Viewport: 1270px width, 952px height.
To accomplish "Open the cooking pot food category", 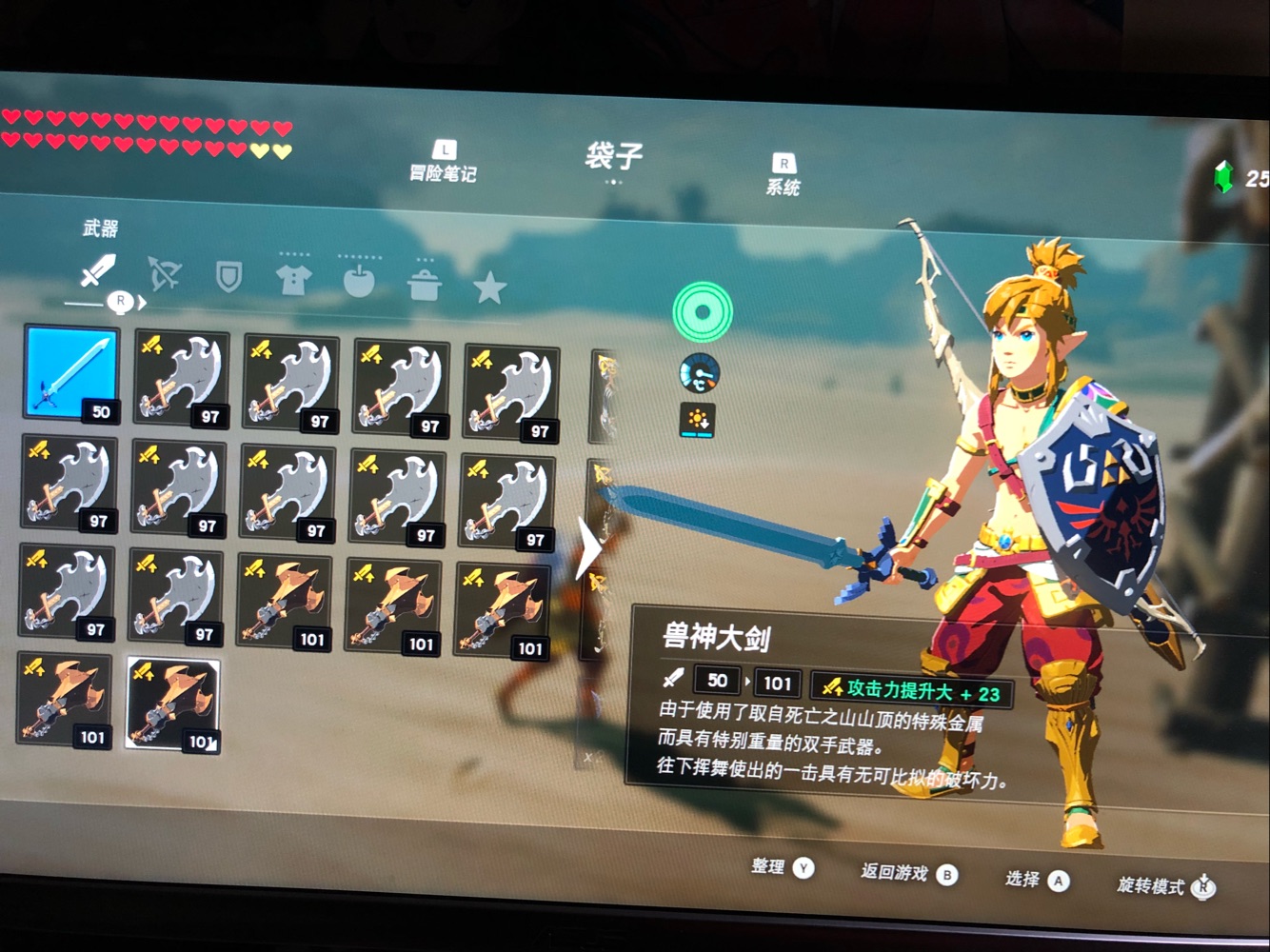I will [424, 284].
